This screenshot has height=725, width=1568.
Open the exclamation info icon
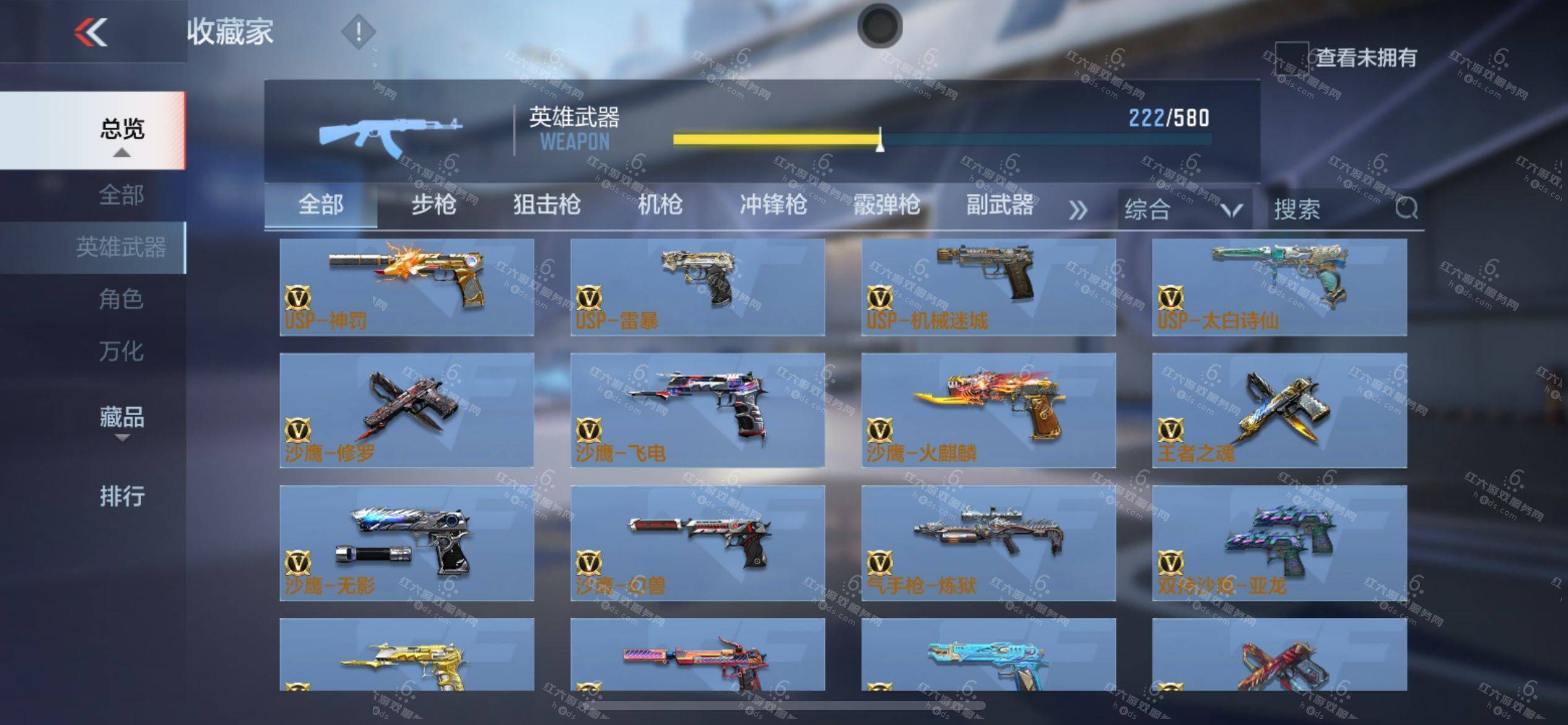tap(358, 32)
